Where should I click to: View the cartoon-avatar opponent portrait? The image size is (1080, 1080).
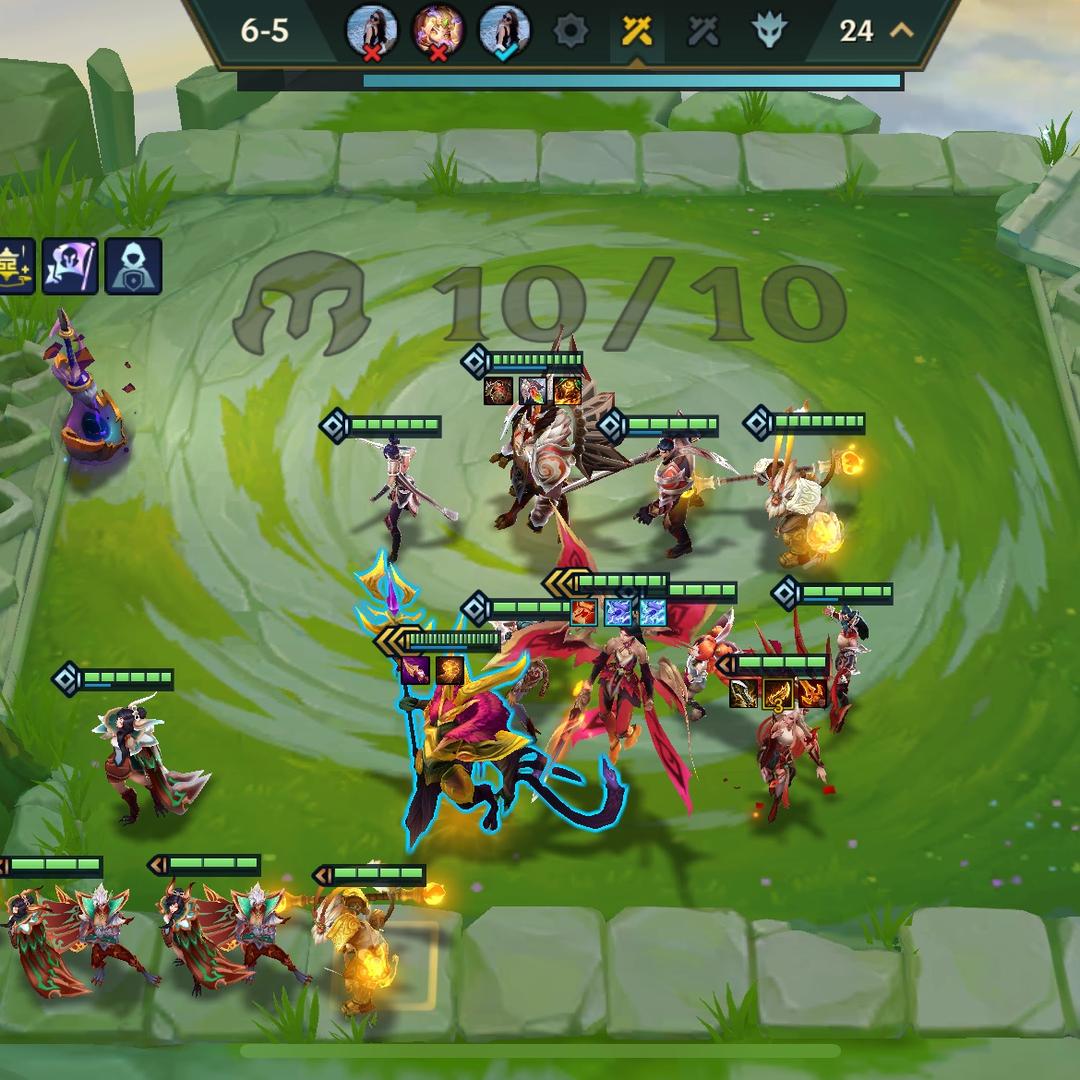(438, 31)
